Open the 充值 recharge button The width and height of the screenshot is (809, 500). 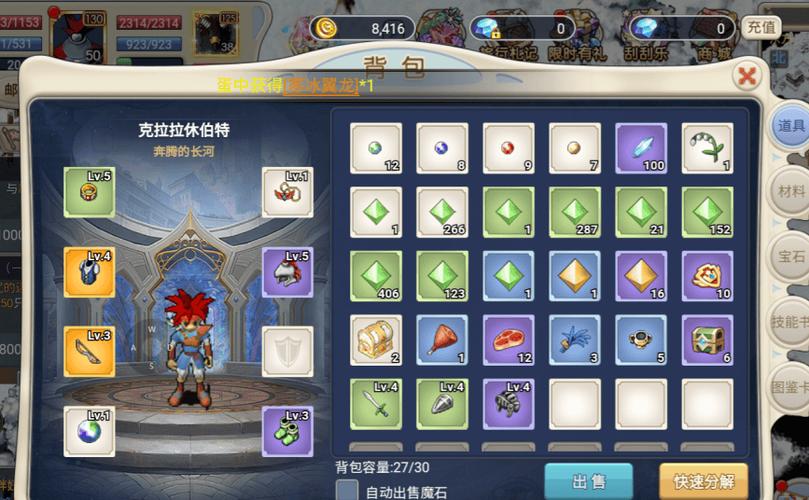[762, 27]
